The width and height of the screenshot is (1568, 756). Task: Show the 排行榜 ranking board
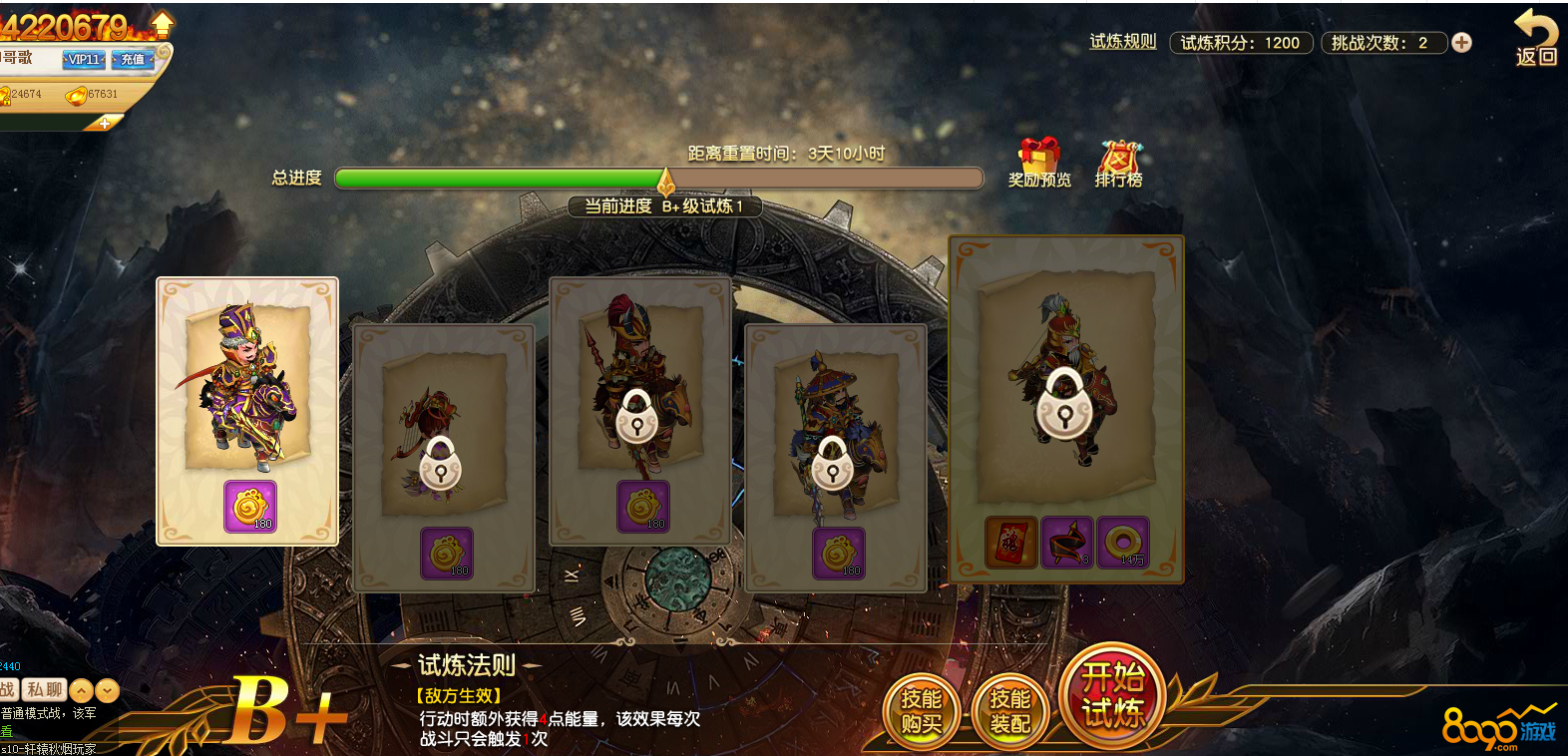[1119, 163]
